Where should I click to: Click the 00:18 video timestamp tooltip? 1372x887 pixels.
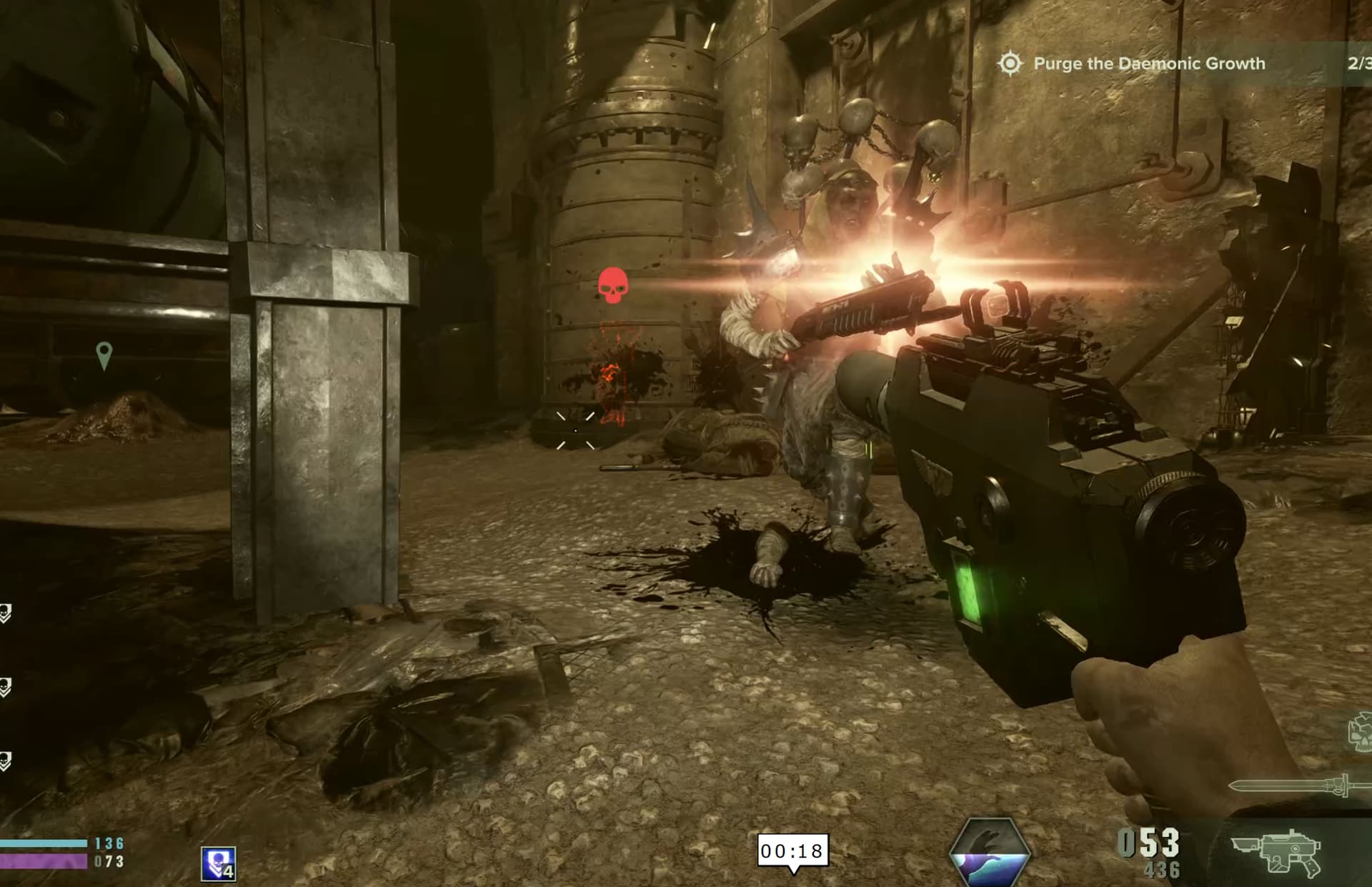pyautogui.click(x=792, y=851)
